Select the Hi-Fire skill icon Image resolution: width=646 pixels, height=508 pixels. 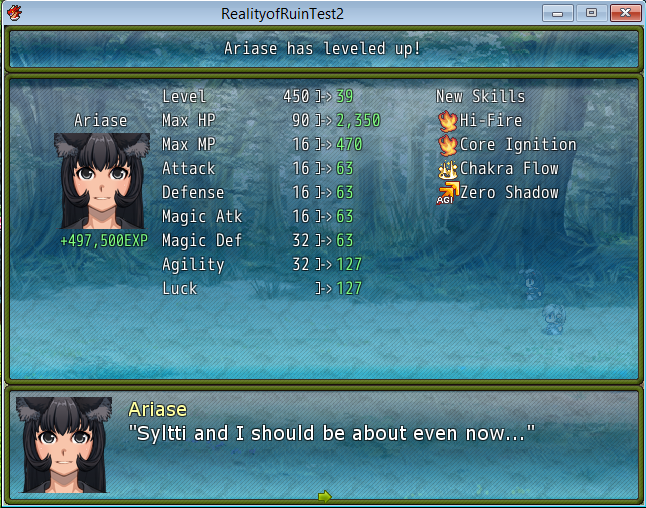click(x=447, y=121)
